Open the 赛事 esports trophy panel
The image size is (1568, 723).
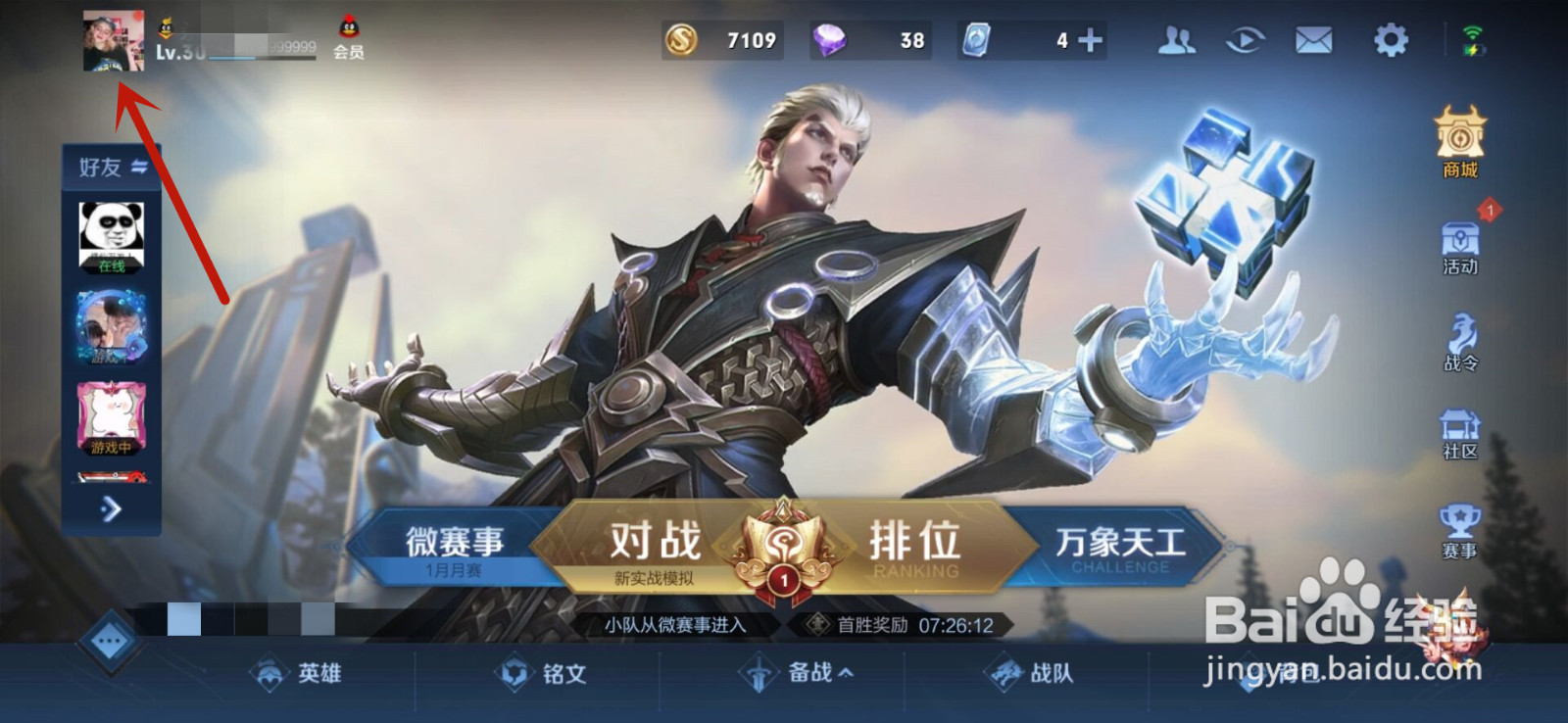click(x=1459, y=529)
